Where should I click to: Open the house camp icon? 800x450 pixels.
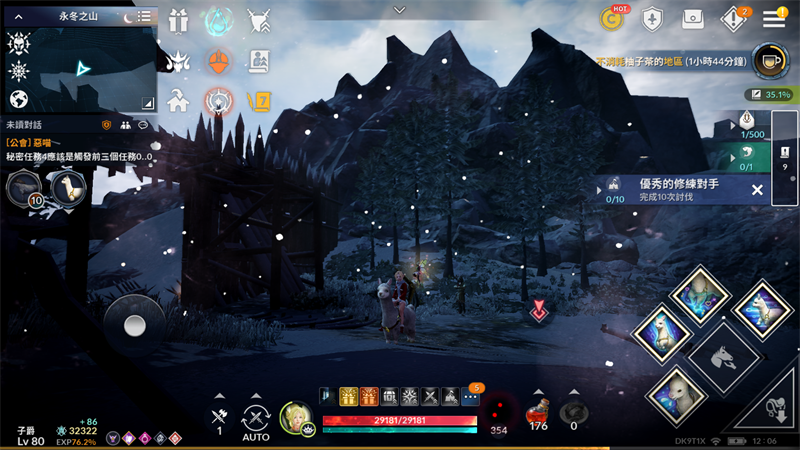point(178,100)
